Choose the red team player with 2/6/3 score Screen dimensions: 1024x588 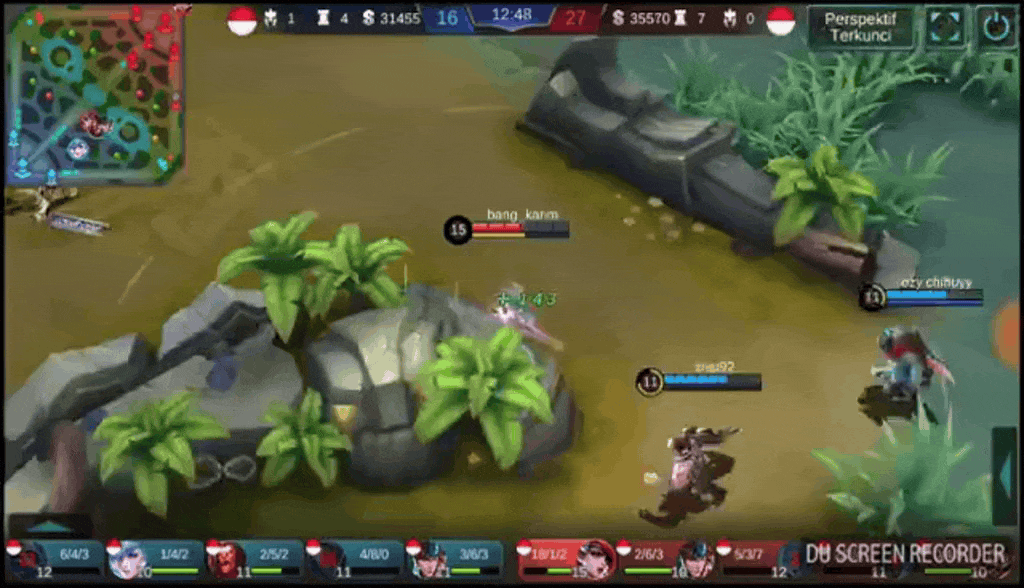pyautogui.click(x=667, y=559)
